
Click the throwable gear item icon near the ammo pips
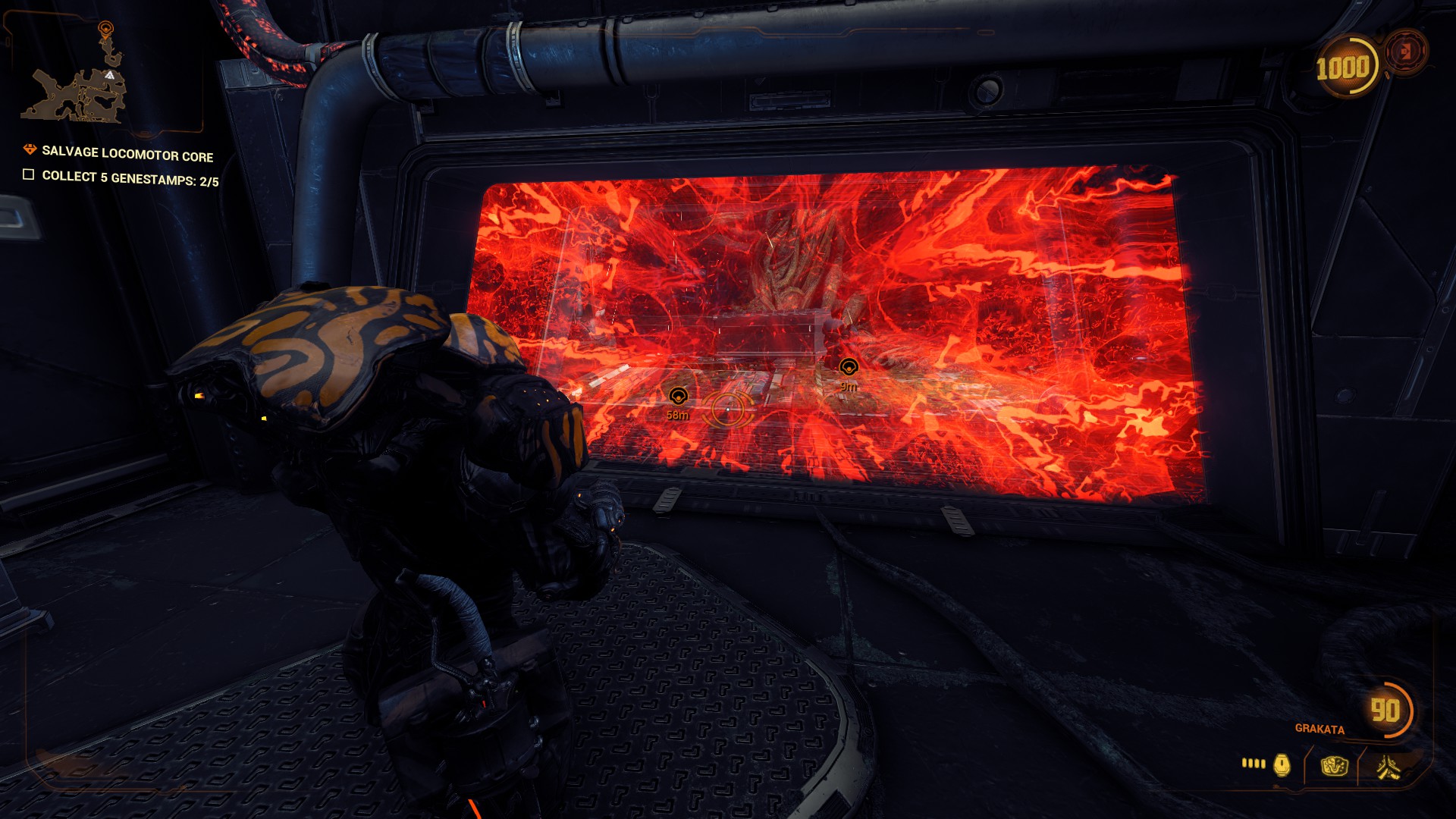tap(1282, 766)
